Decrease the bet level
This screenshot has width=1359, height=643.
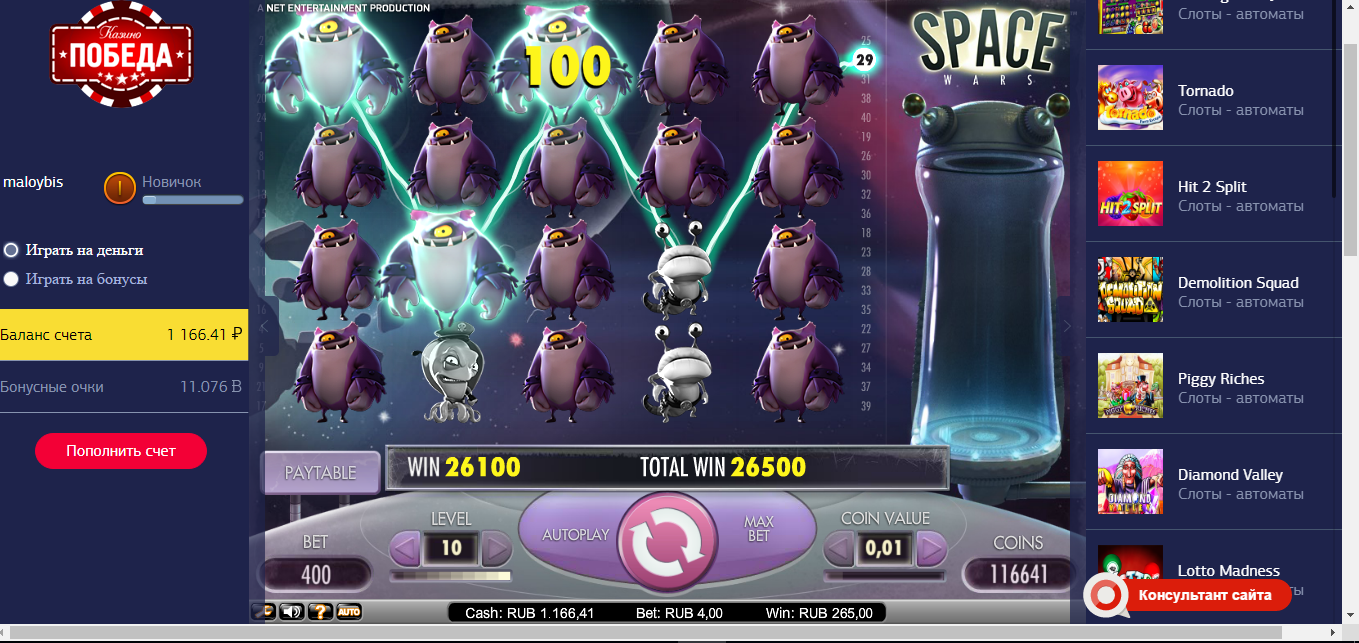coord(405,548)
